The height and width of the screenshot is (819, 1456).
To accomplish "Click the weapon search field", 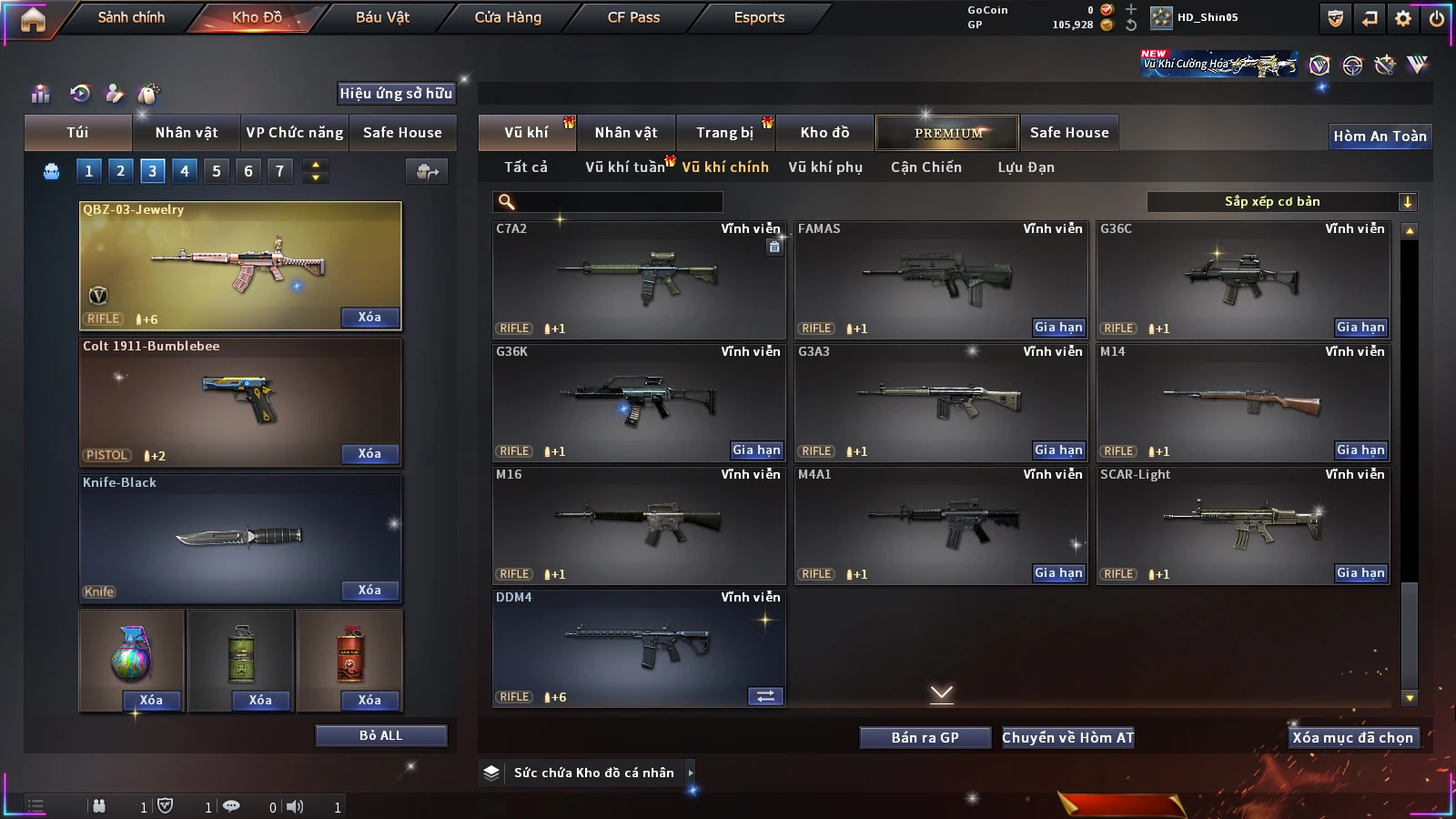I will pyautogui.click(x=608, y=202).
